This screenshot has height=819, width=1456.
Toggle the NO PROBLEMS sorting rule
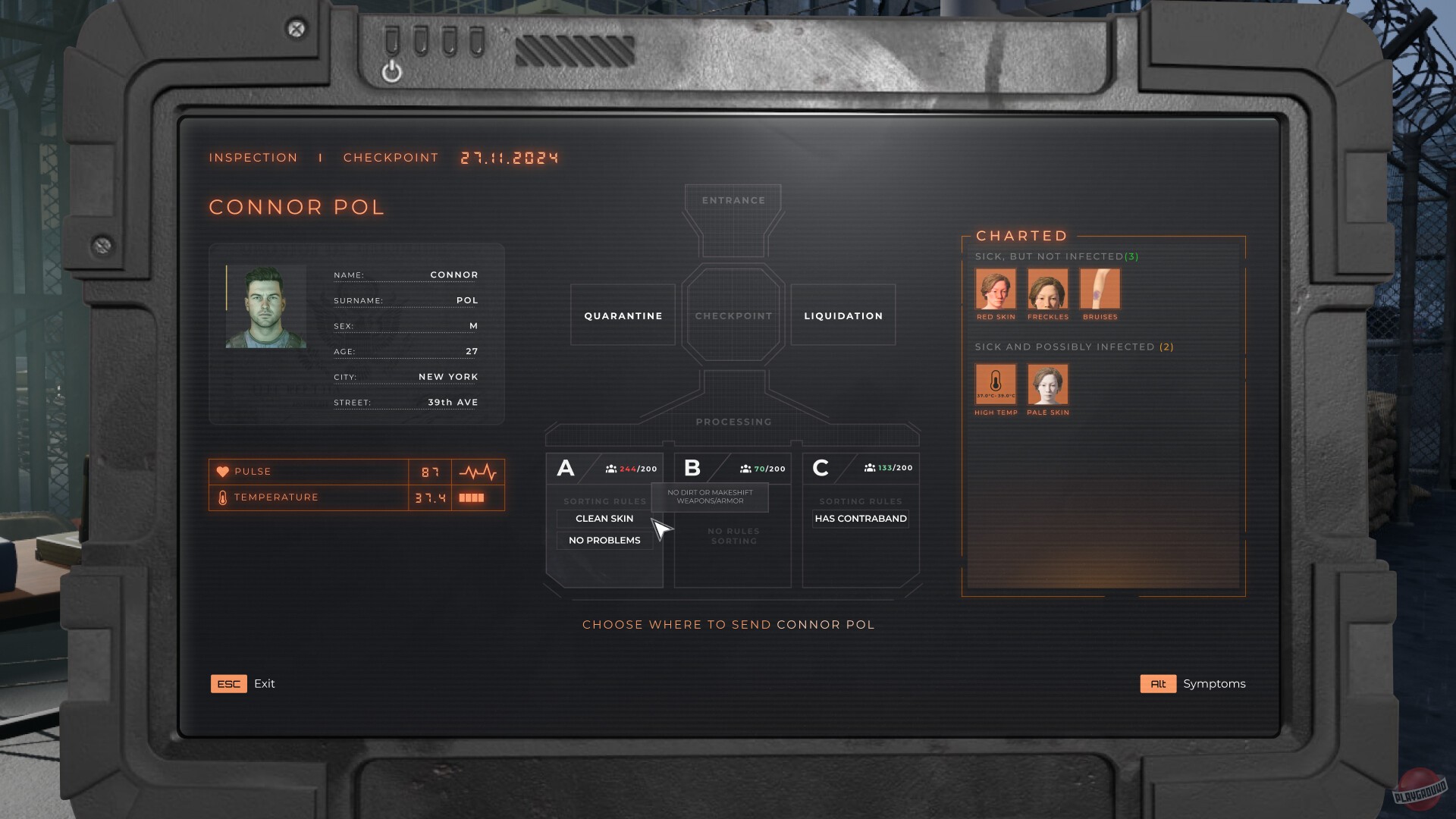604,540
